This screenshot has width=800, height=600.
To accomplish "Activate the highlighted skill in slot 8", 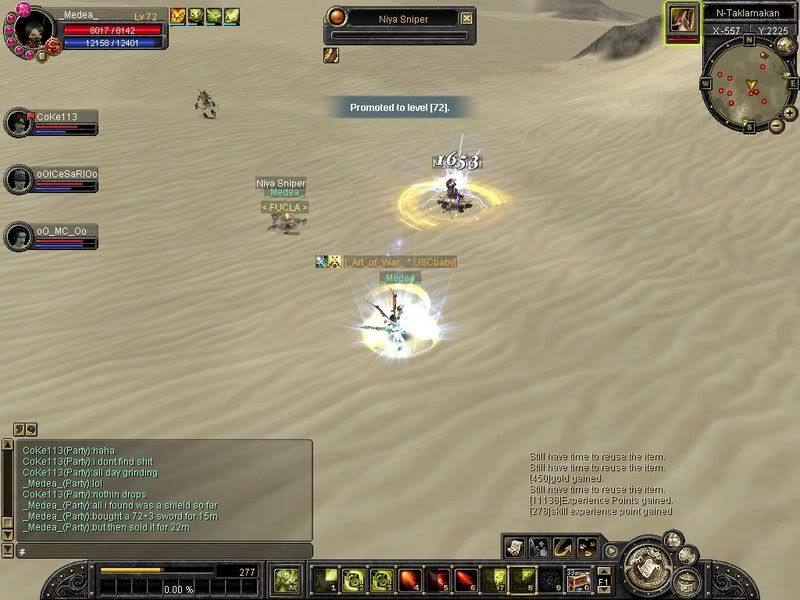I will [522, 579].
